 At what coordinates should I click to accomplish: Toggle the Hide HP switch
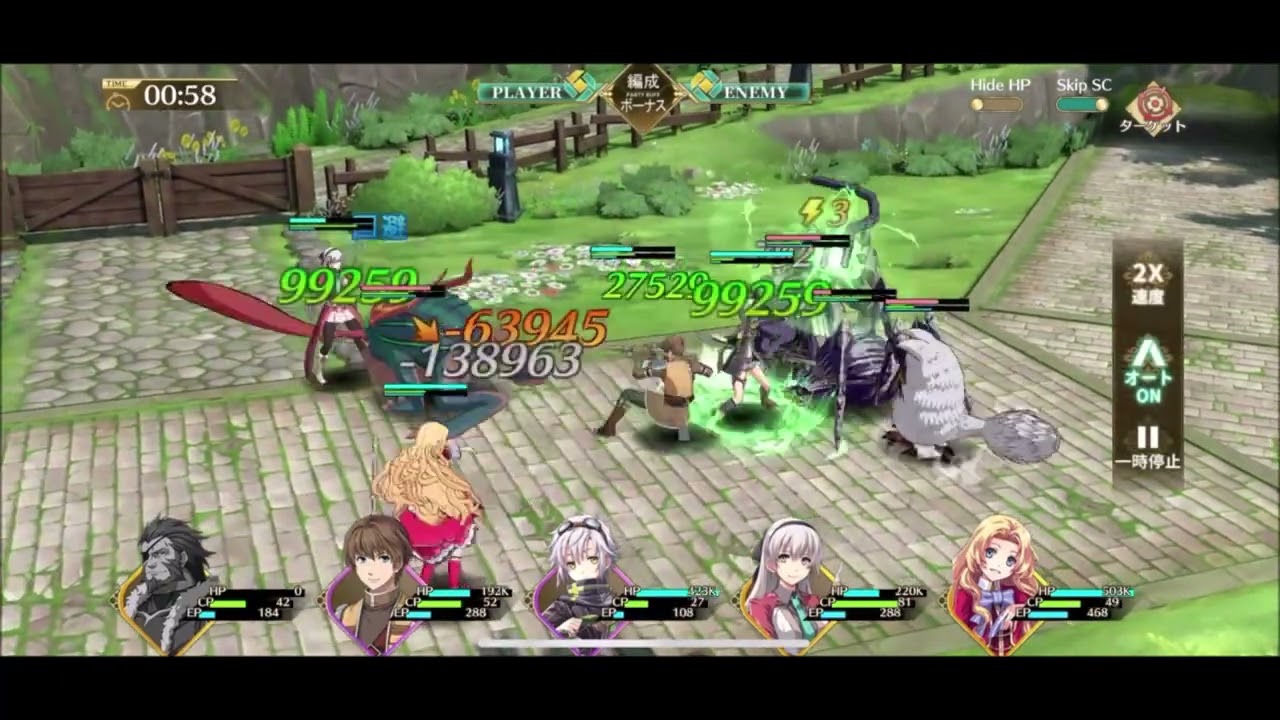997,101
